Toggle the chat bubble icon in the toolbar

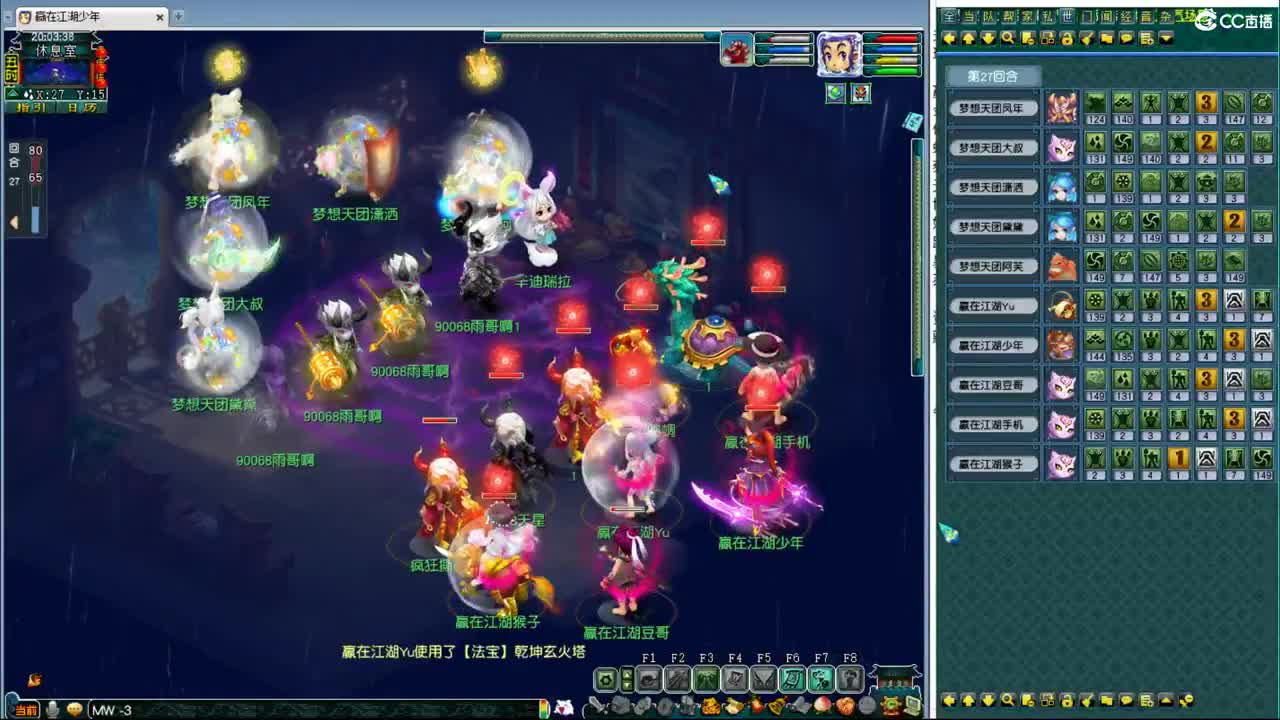point(1127,39)
